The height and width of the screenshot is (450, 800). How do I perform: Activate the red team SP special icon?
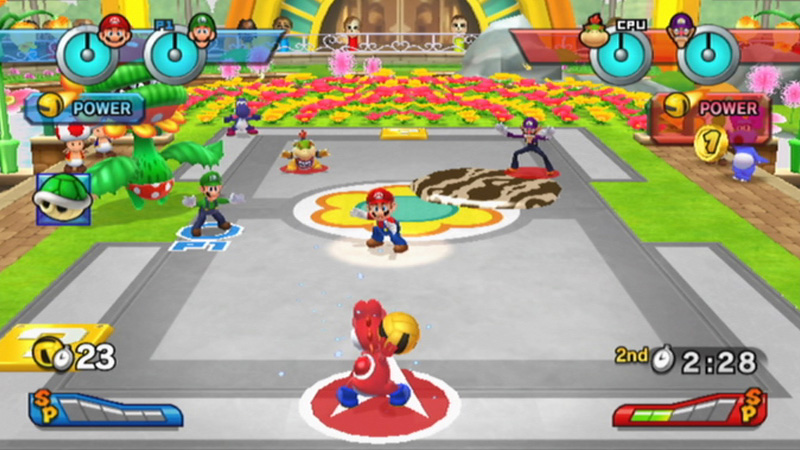[x=753, y=407]
